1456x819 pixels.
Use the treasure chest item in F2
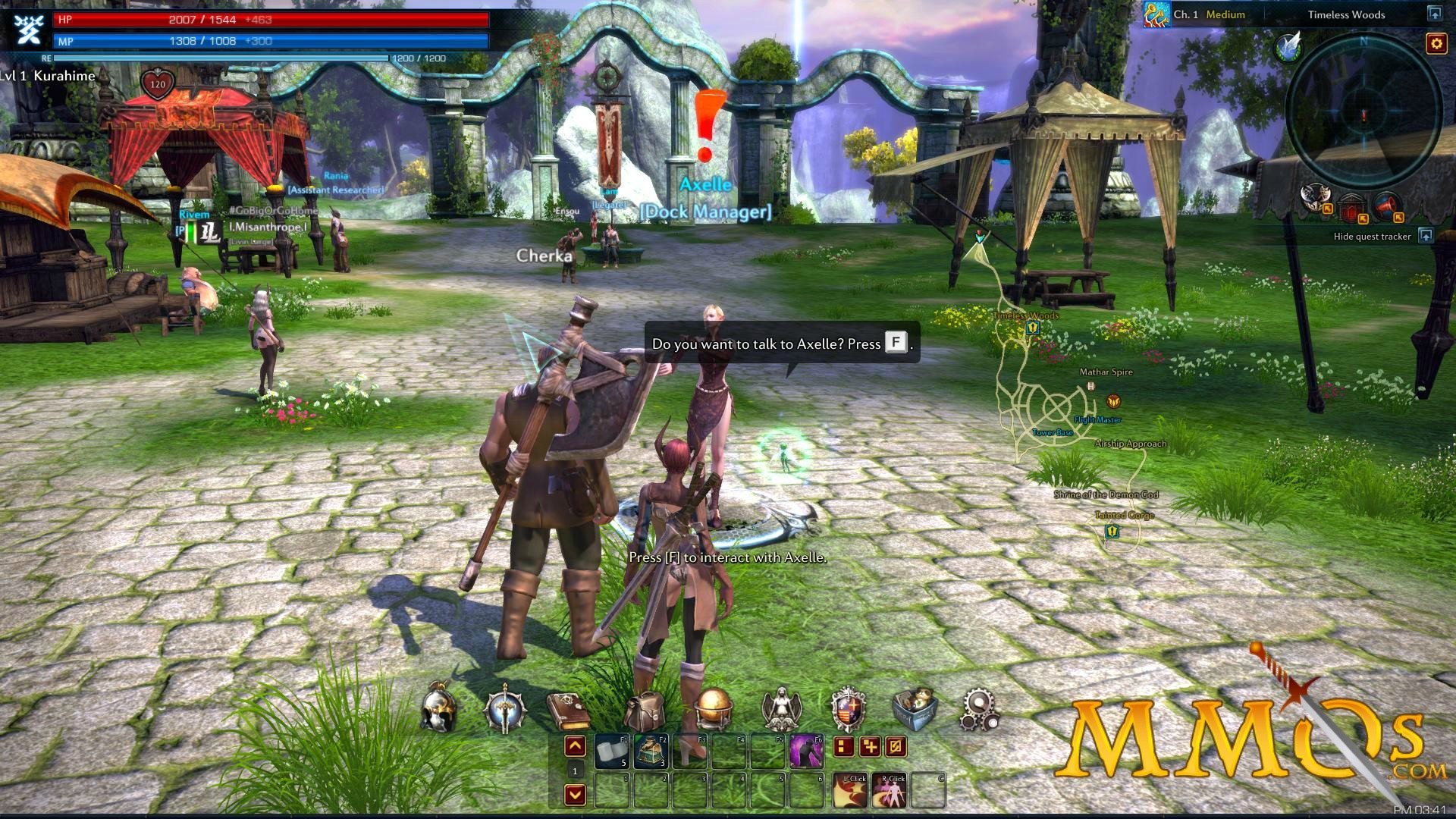[650, 750]
